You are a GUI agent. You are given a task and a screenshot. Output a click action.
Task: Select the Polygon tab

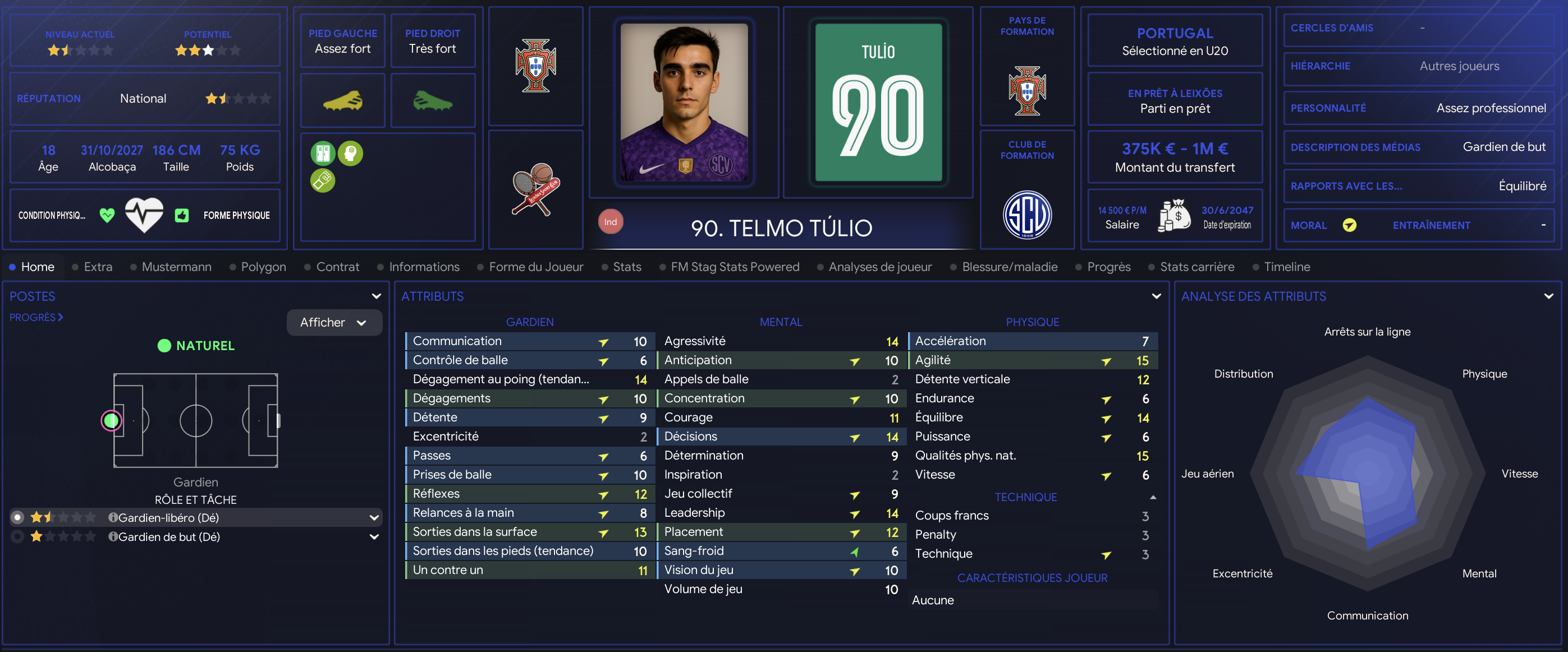click(x=263, y=267)
